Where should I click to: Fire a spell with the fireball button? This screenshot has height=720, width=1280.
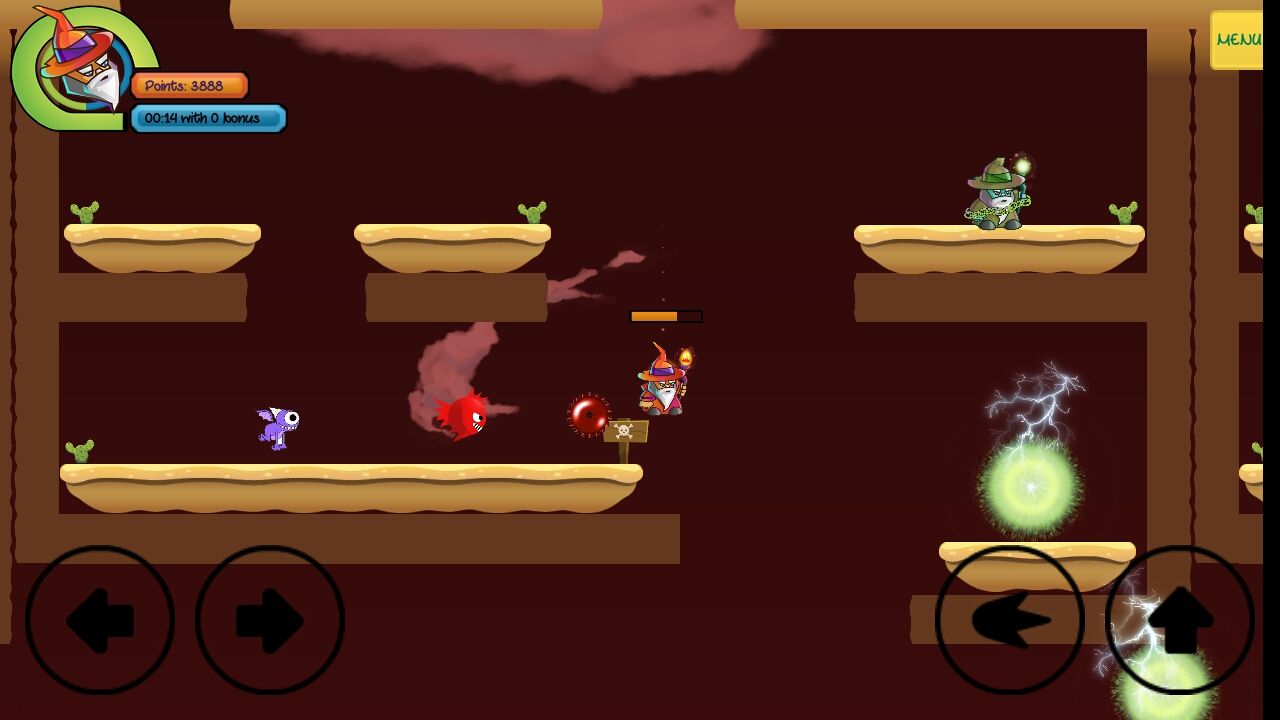(x=1010, y=620)
